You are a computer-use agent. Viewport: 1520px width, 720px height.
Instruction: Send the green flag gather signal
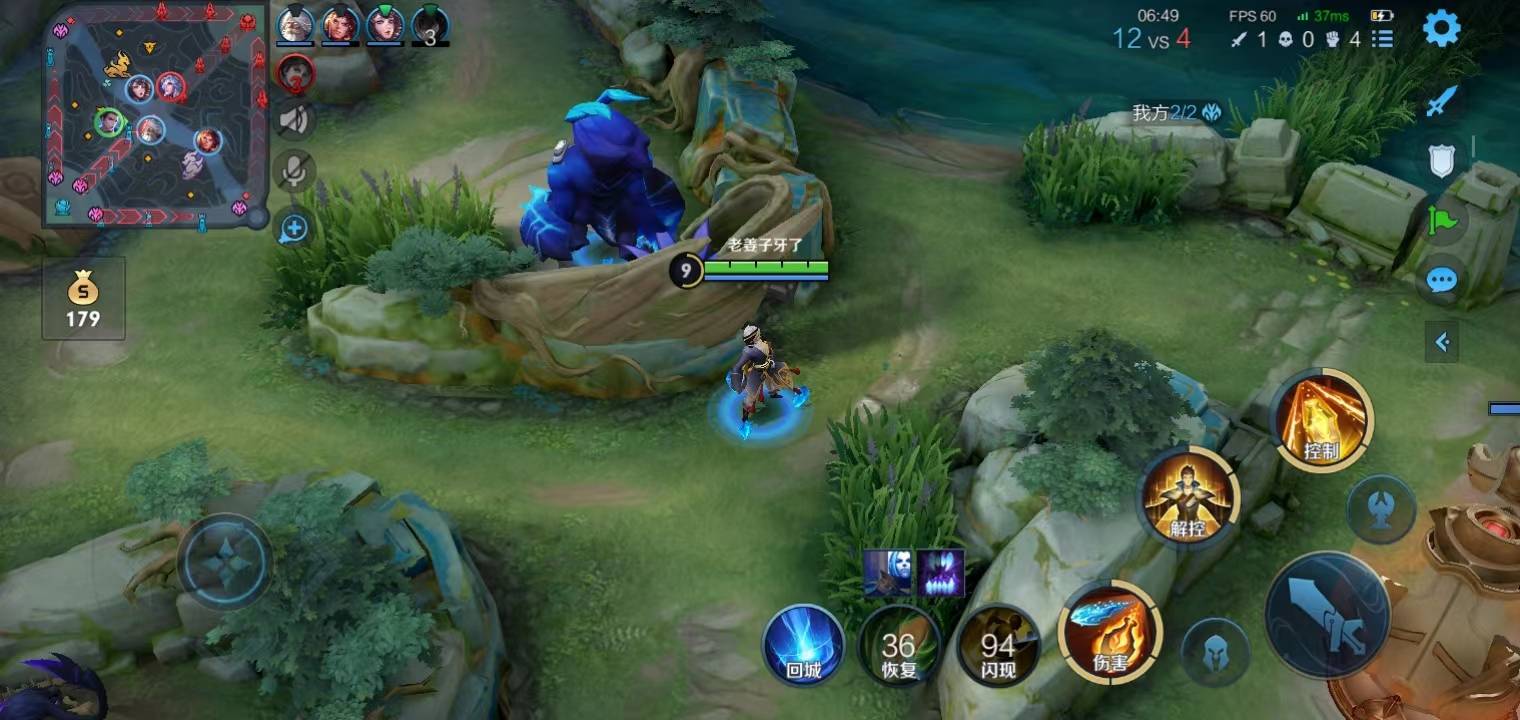1441,219
